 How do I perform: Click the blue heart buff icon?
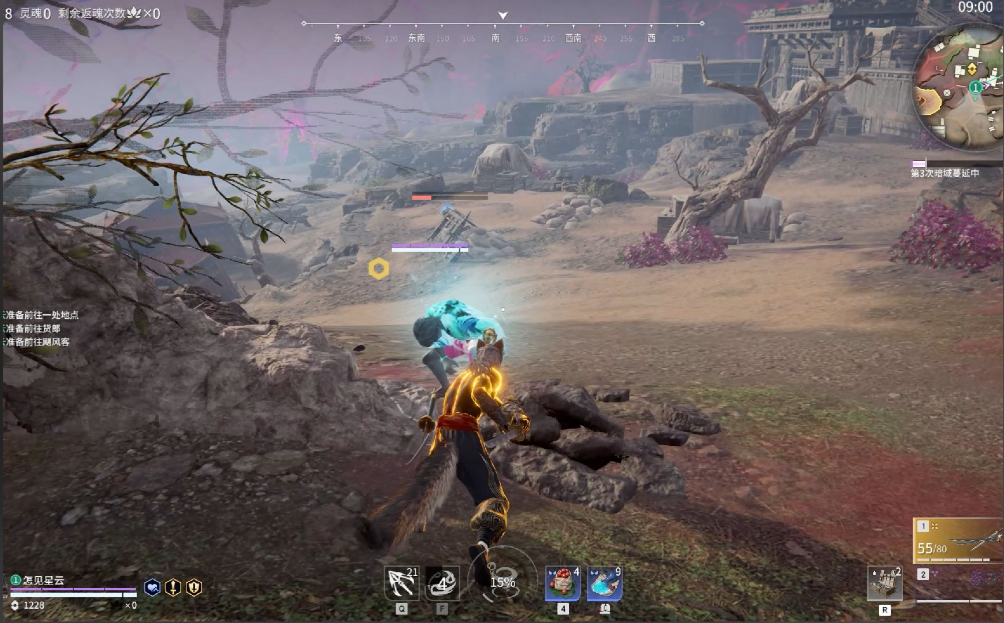click(x=152, y=587)
